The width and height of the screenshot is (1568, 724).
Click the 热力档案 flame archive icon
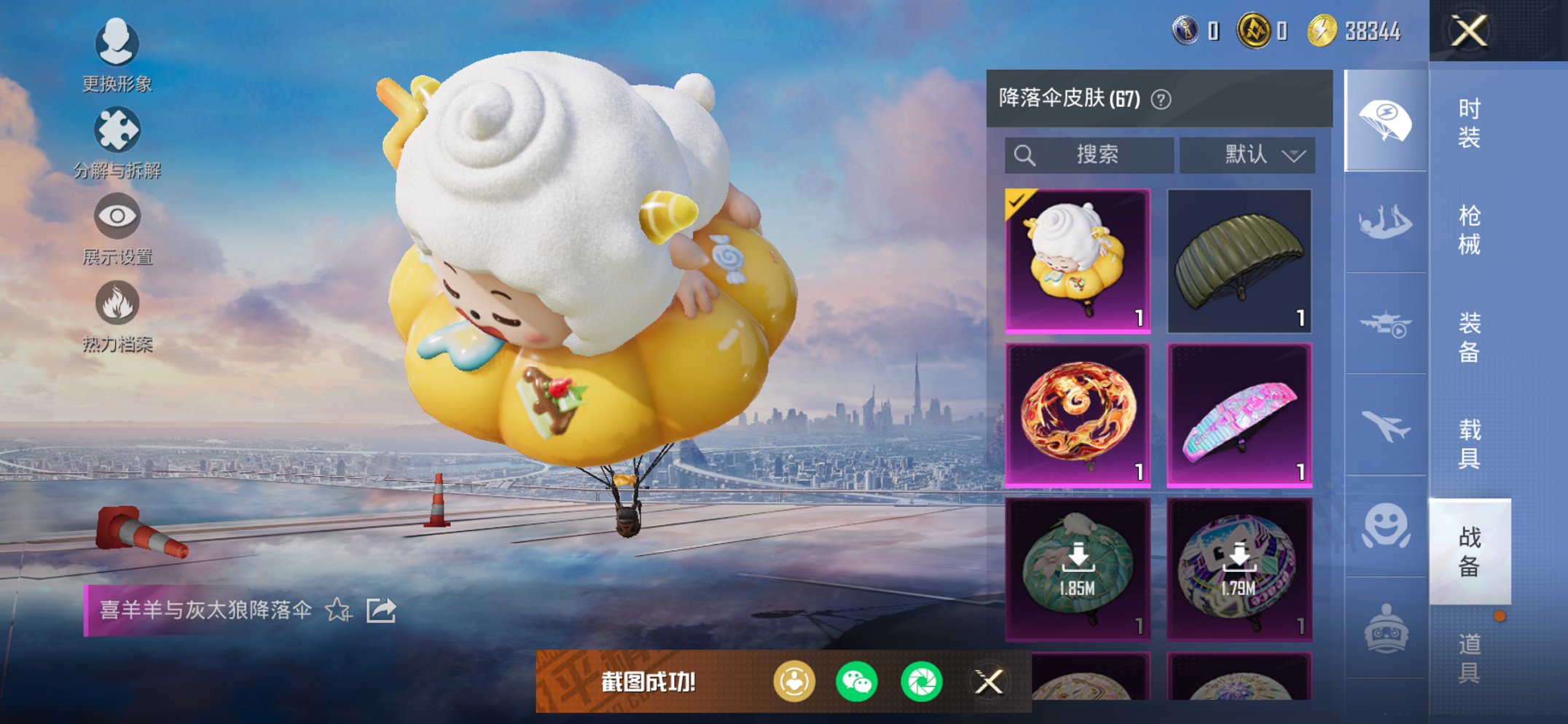pos(119,305)
